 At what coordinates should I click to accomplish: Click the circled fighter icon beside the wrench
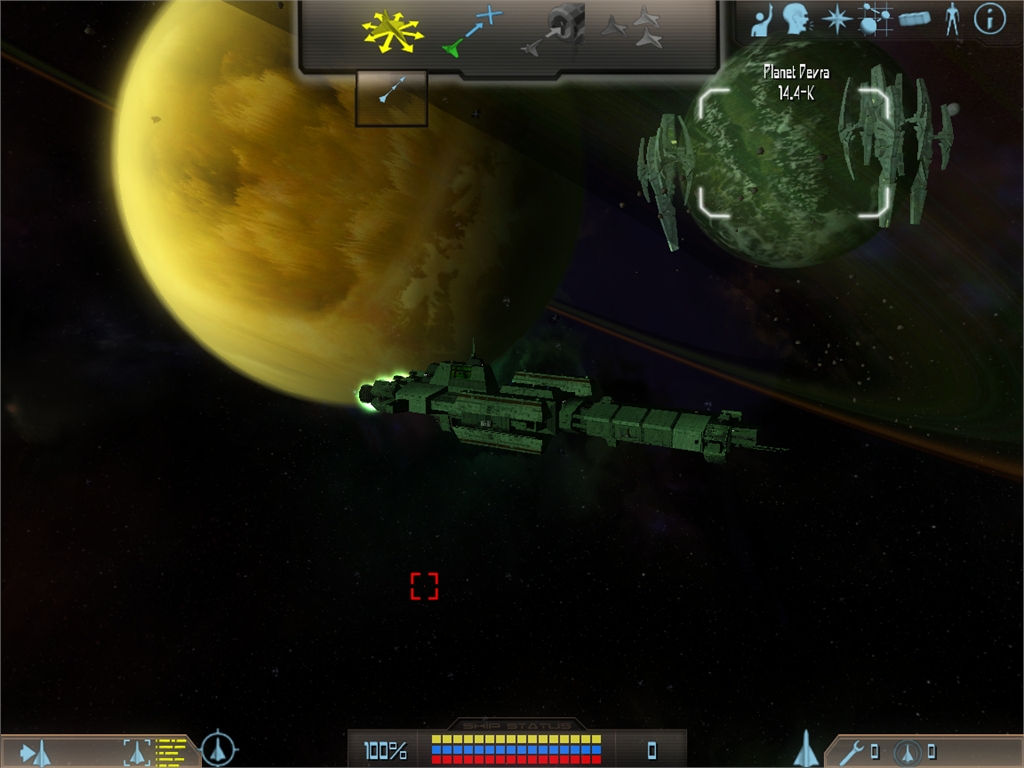pos(908,751)
